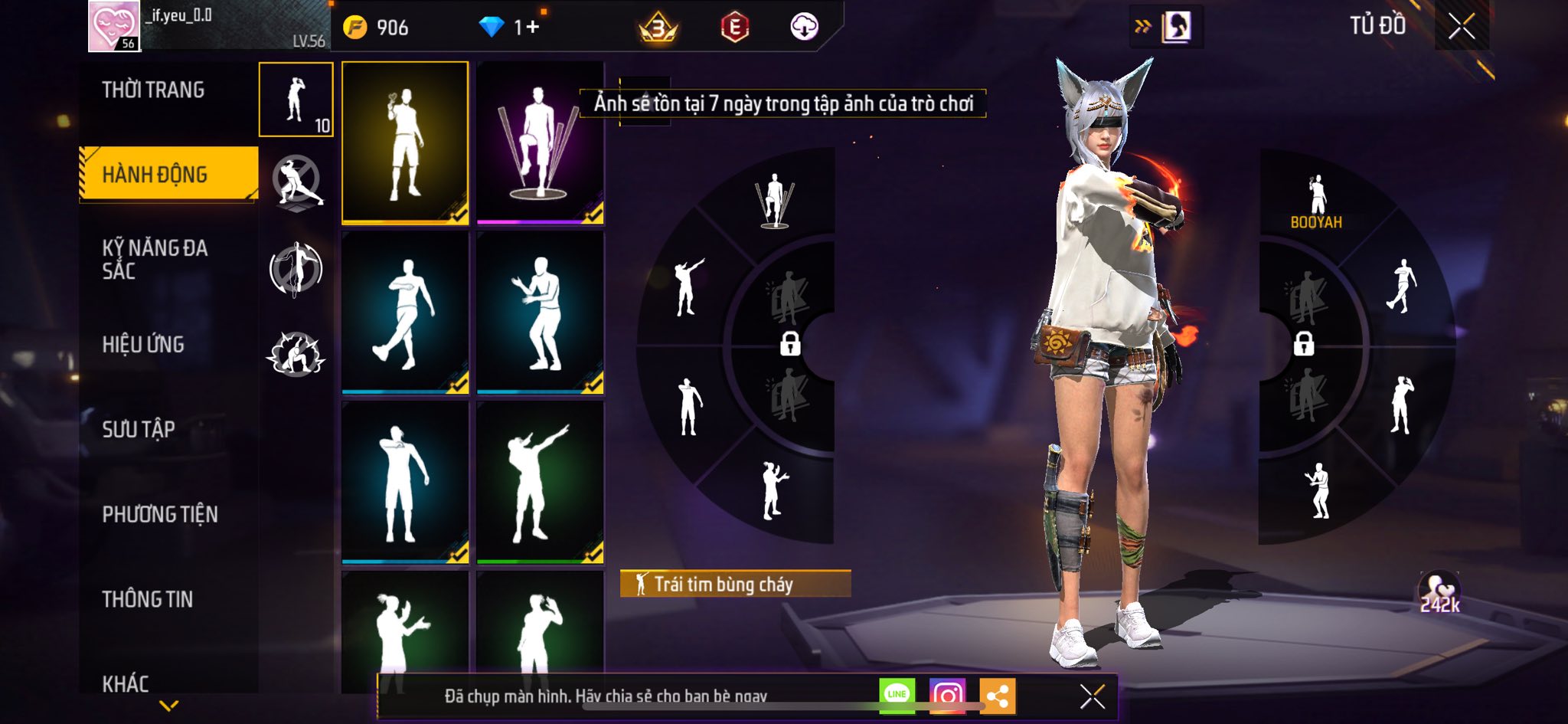Dismiss the screenshot share banner
Viewport: 1568px width, 724px height.
pyautogui.click(x=1092, y=696)
